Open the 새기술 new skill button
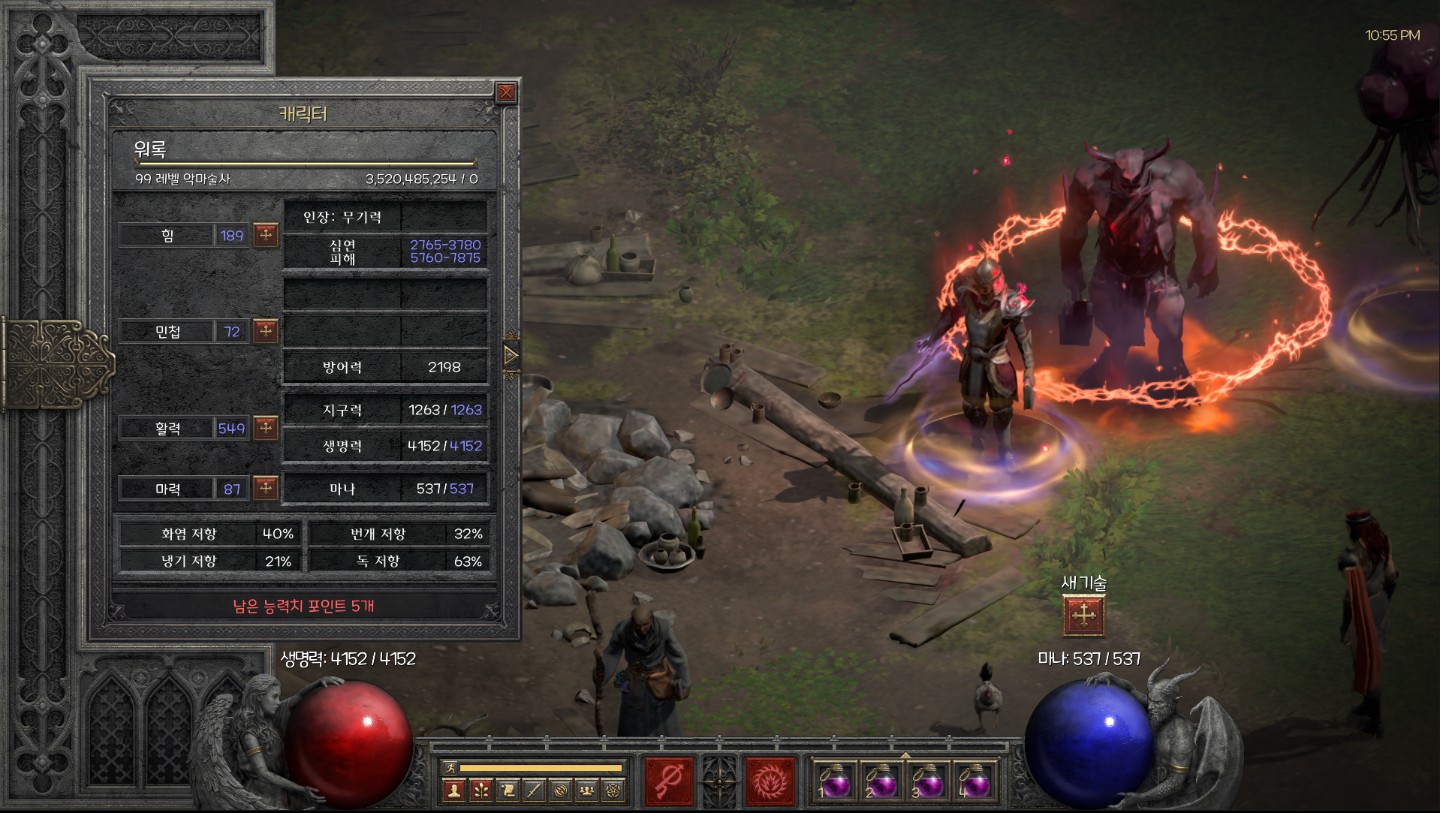This screenshot has height=813, width=1440. 1083,616
